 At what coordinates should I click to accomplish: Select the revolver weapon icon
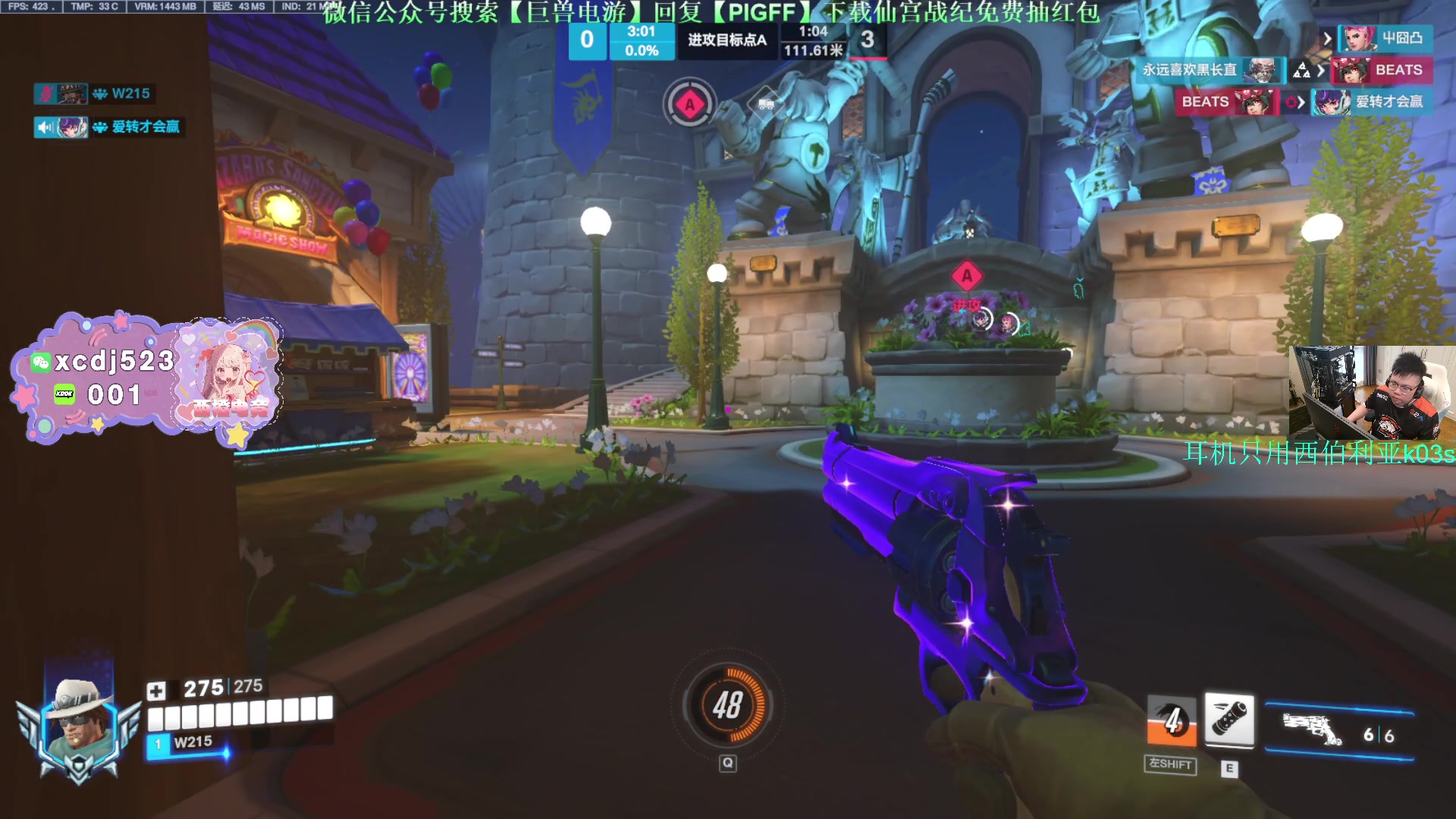(1312, 729)
